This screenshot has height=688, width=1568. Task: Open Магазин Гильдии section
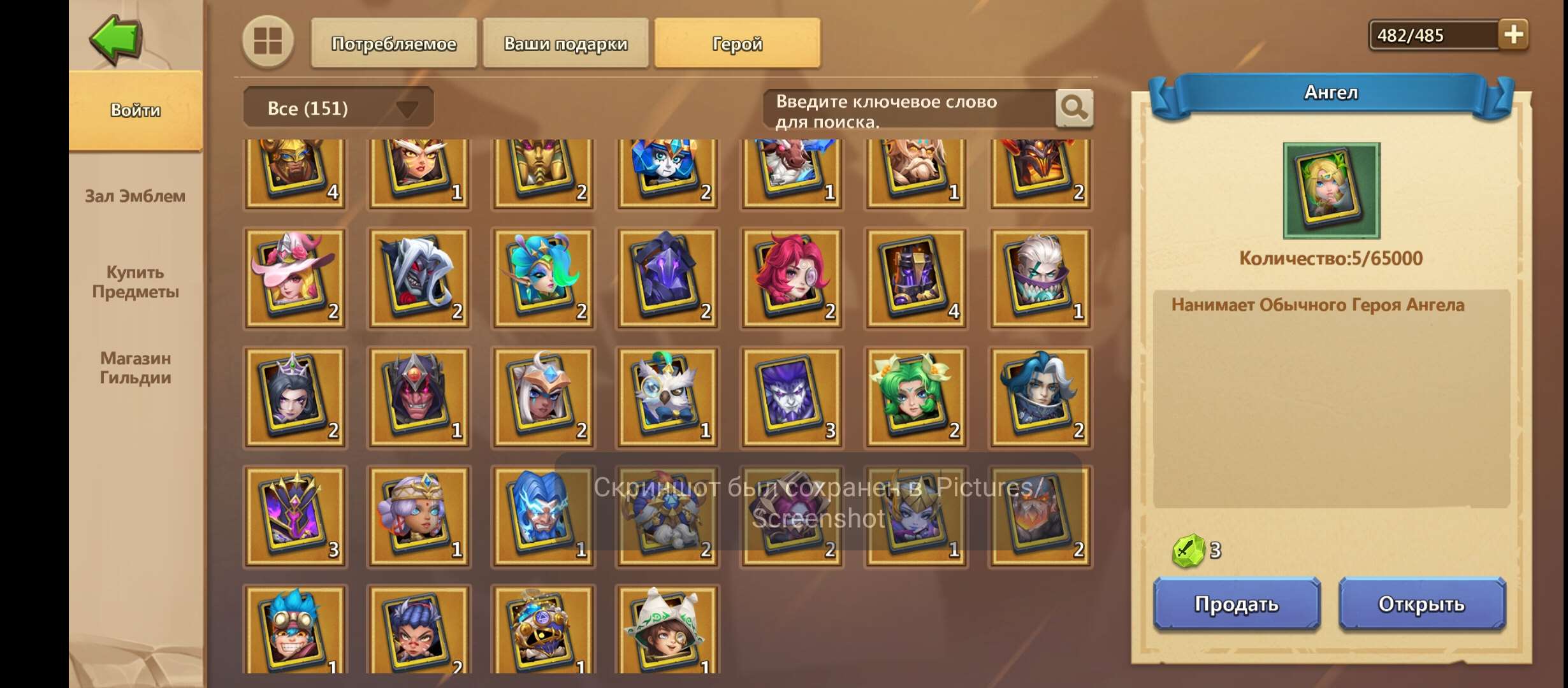pyautogui.click(x=134, y=368)
